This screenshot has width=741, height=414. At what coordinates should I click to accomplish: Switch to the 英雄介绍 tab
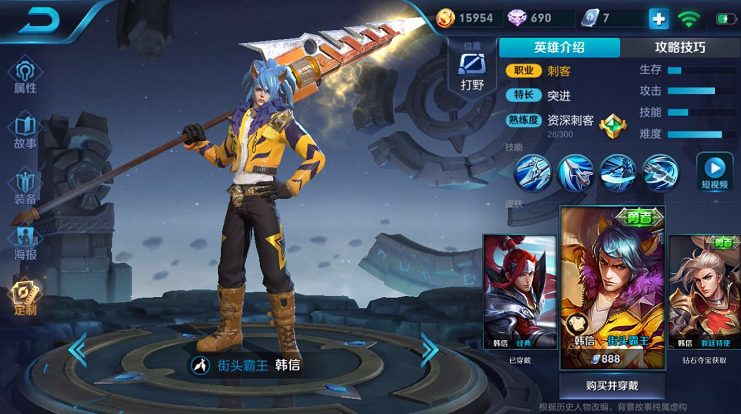tap(559, 47)
